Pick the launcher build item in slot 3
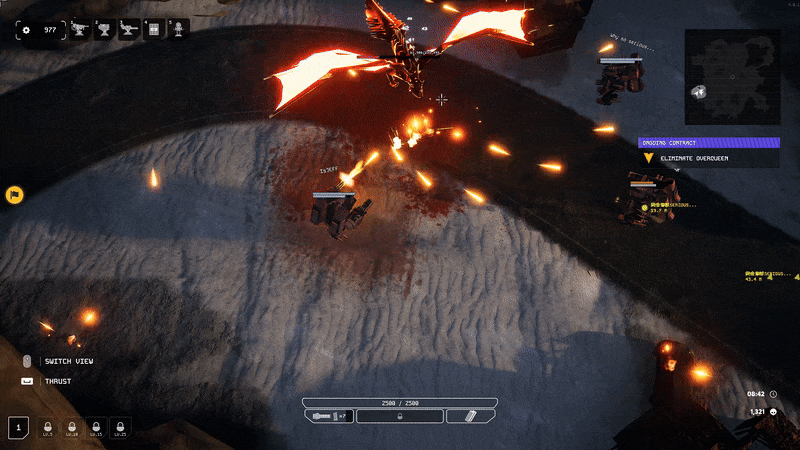The width and height of the screenshot is (800, 450). 129,30
